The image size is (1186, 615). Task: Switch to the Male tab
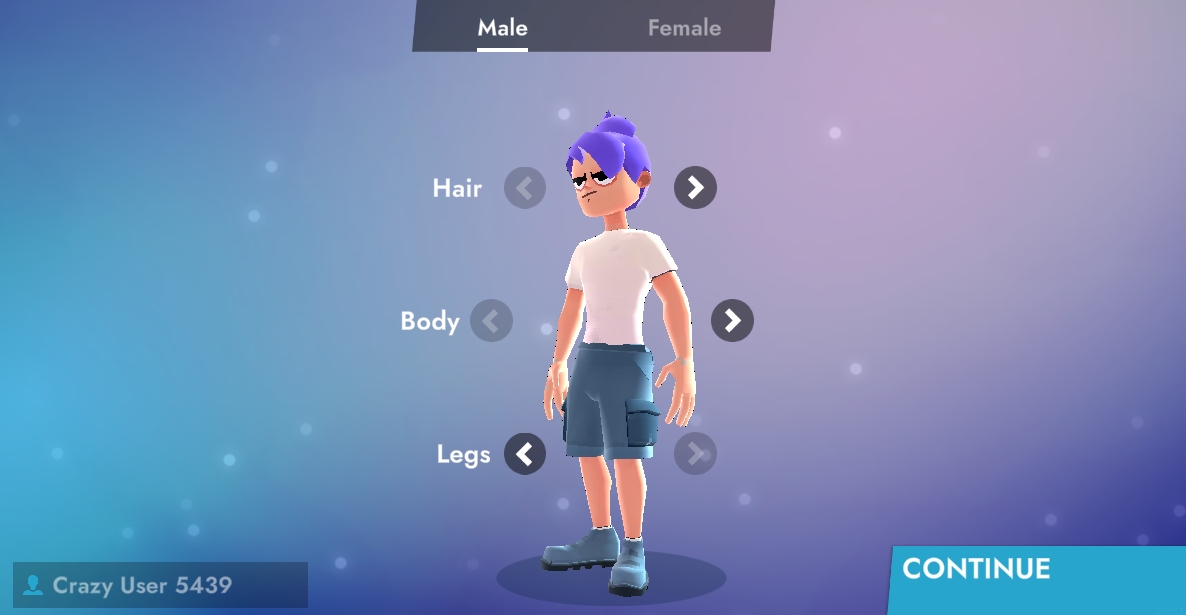(502, 28)
